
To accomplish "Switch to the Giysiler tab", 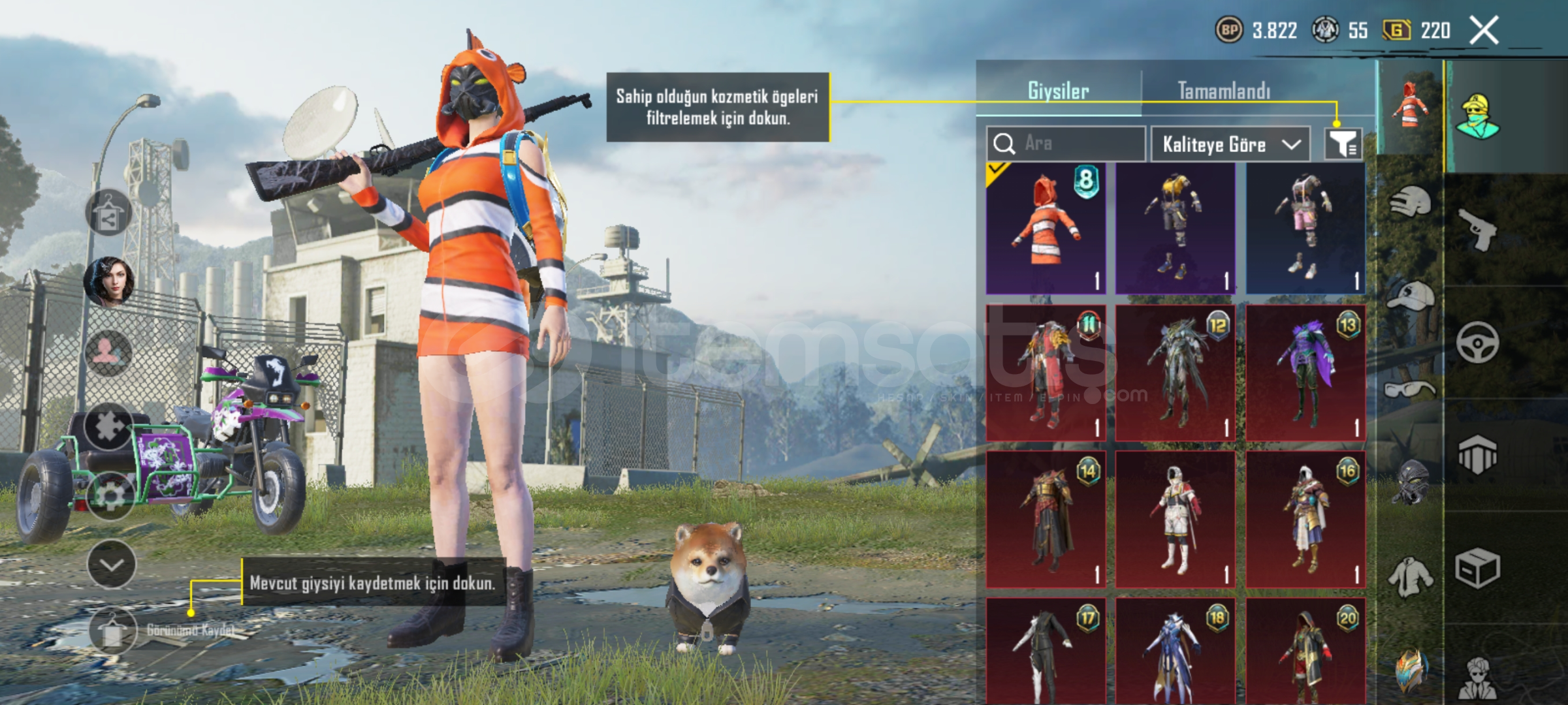I will coord(1058,91).
